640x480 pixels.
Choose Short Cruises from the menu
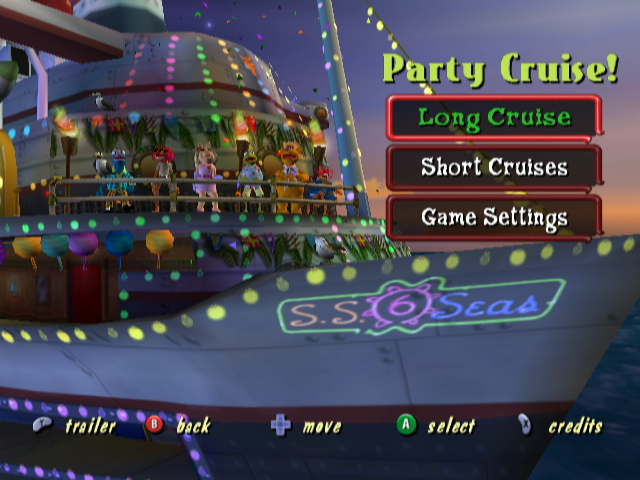(x=494, y=167)
